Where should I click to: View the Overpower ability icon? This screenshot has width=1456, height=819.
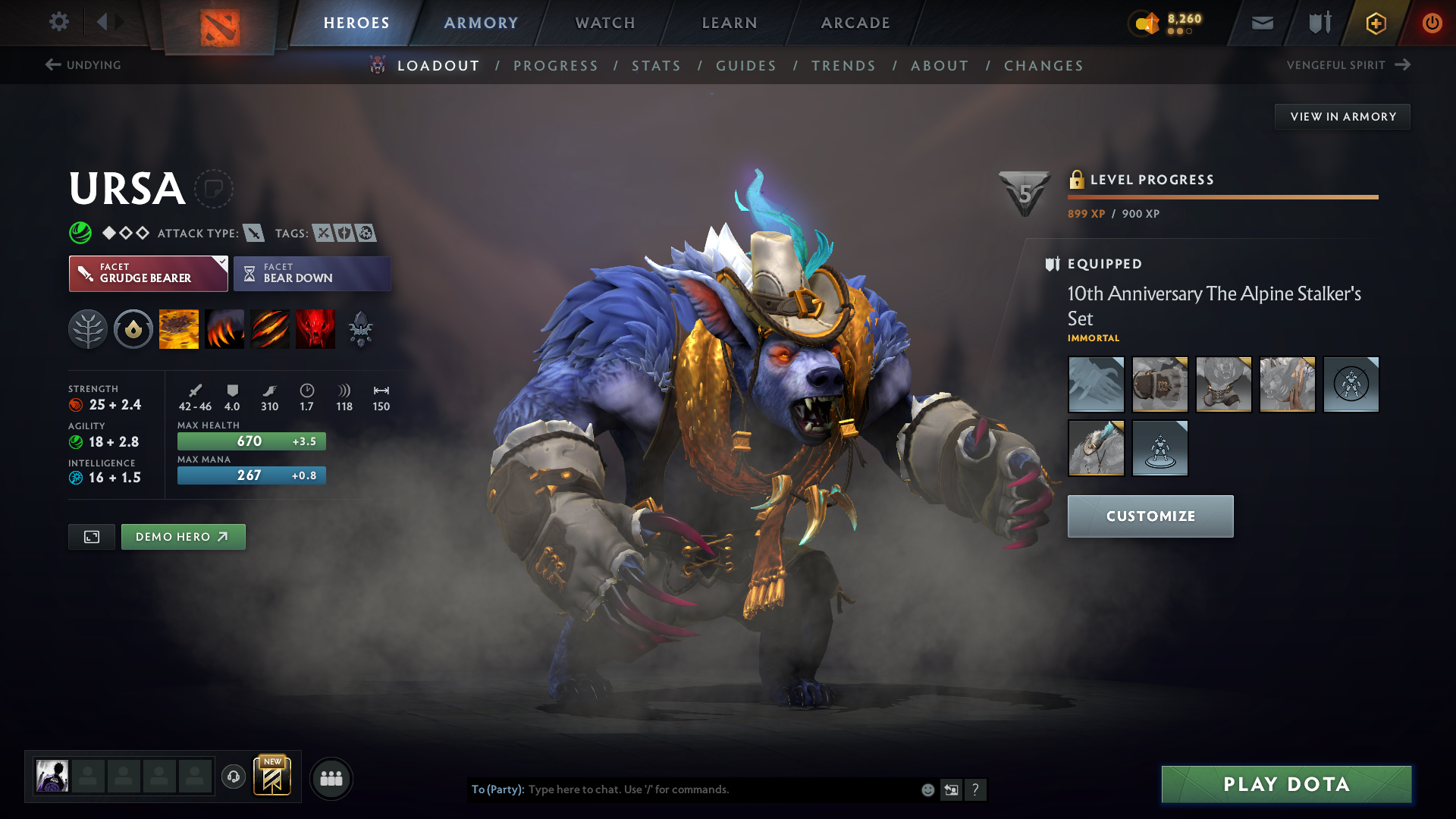[x=224, y=328]
